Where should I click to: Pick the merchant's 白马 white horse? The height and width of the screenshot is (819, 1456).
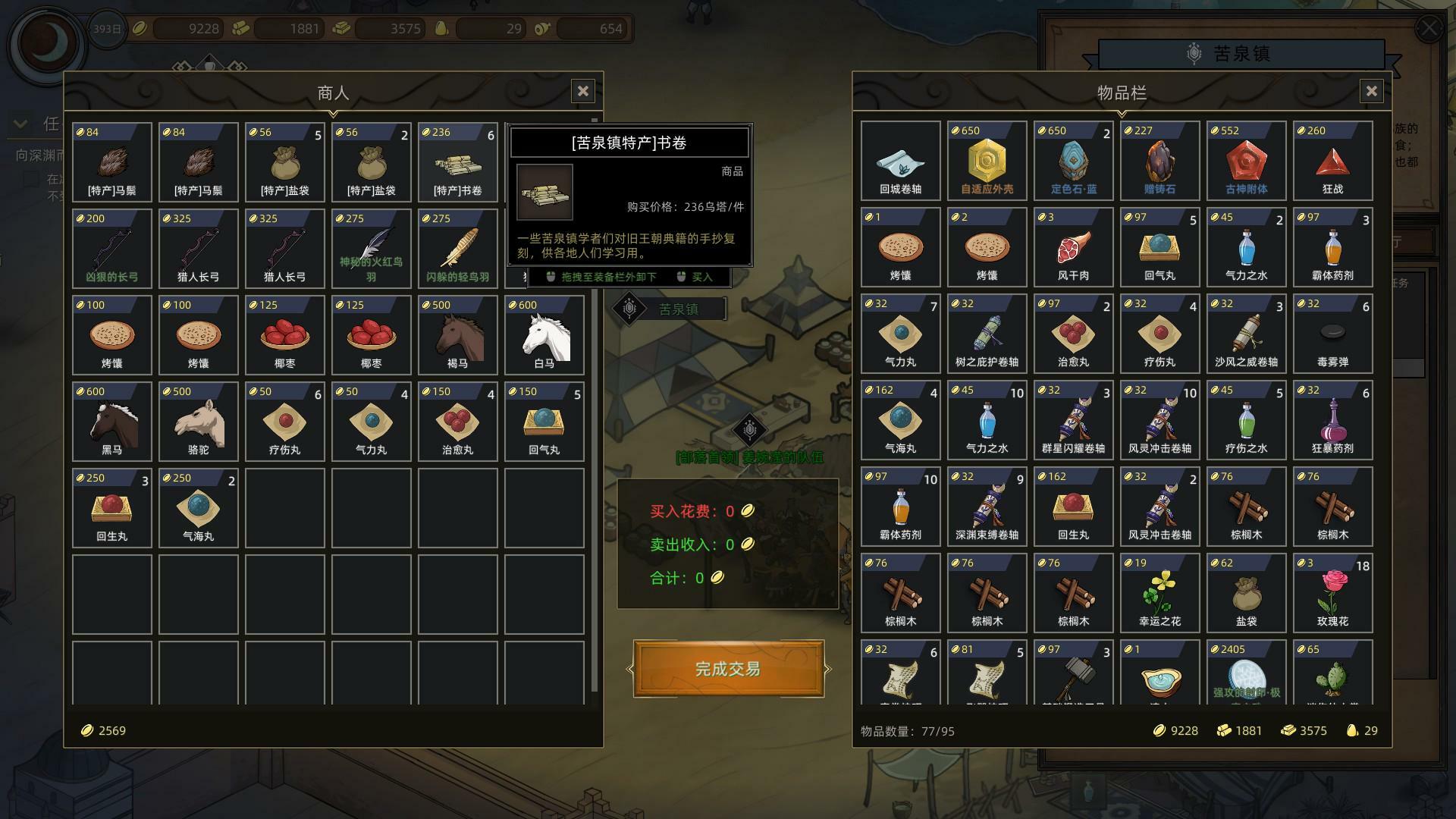(x=544, y=334)
